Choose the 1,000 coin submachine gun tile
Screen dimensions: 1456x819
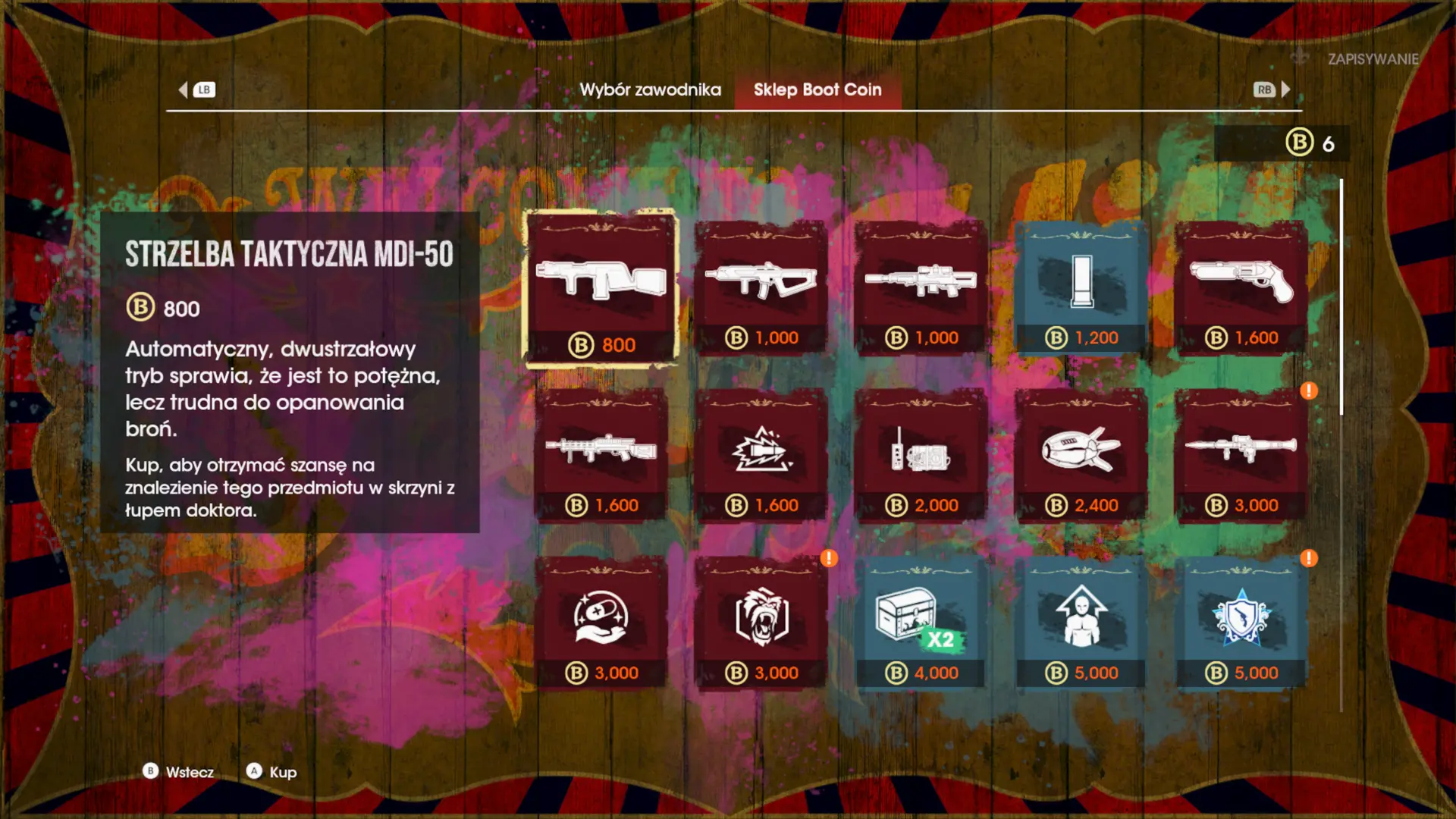click(761, 288)
